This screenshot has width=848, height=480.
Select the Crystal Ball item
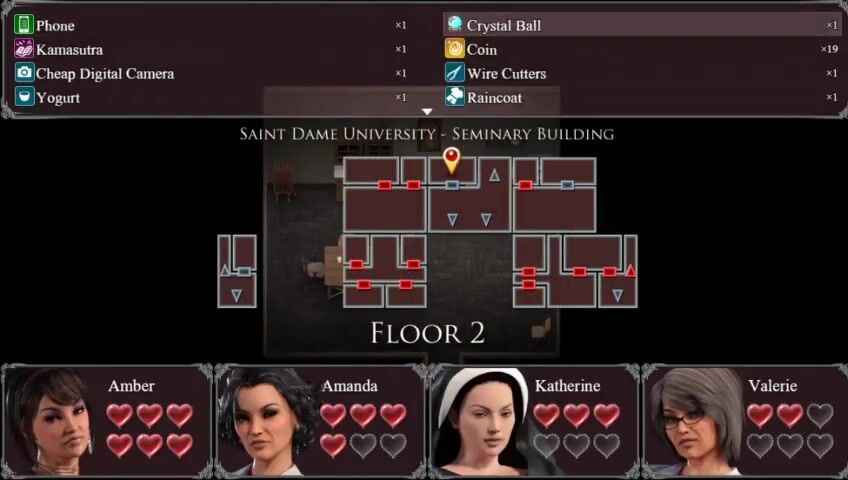642,25
